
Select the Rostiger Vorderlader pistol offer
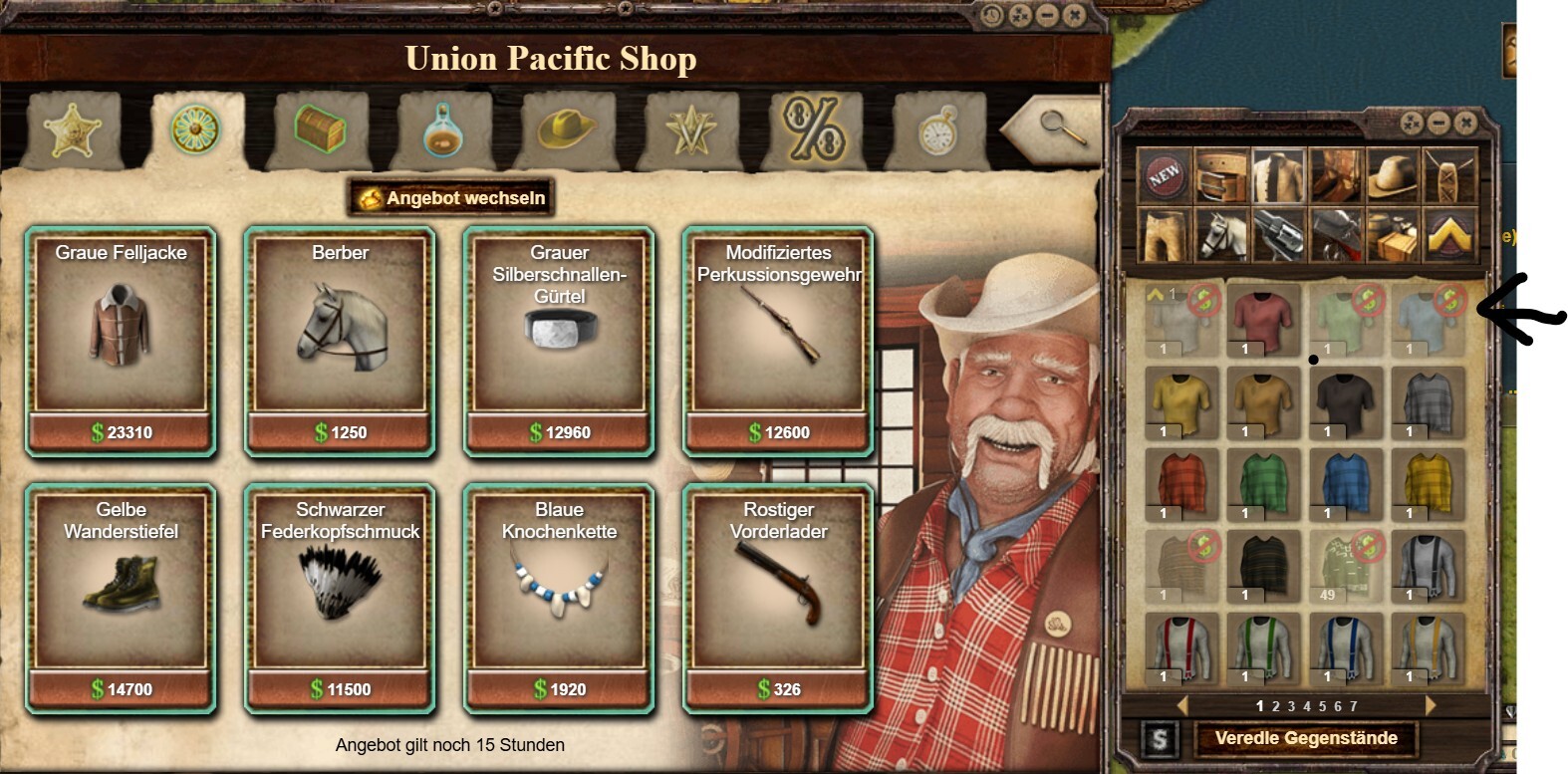pyautogui.click(x=778, y=597)
